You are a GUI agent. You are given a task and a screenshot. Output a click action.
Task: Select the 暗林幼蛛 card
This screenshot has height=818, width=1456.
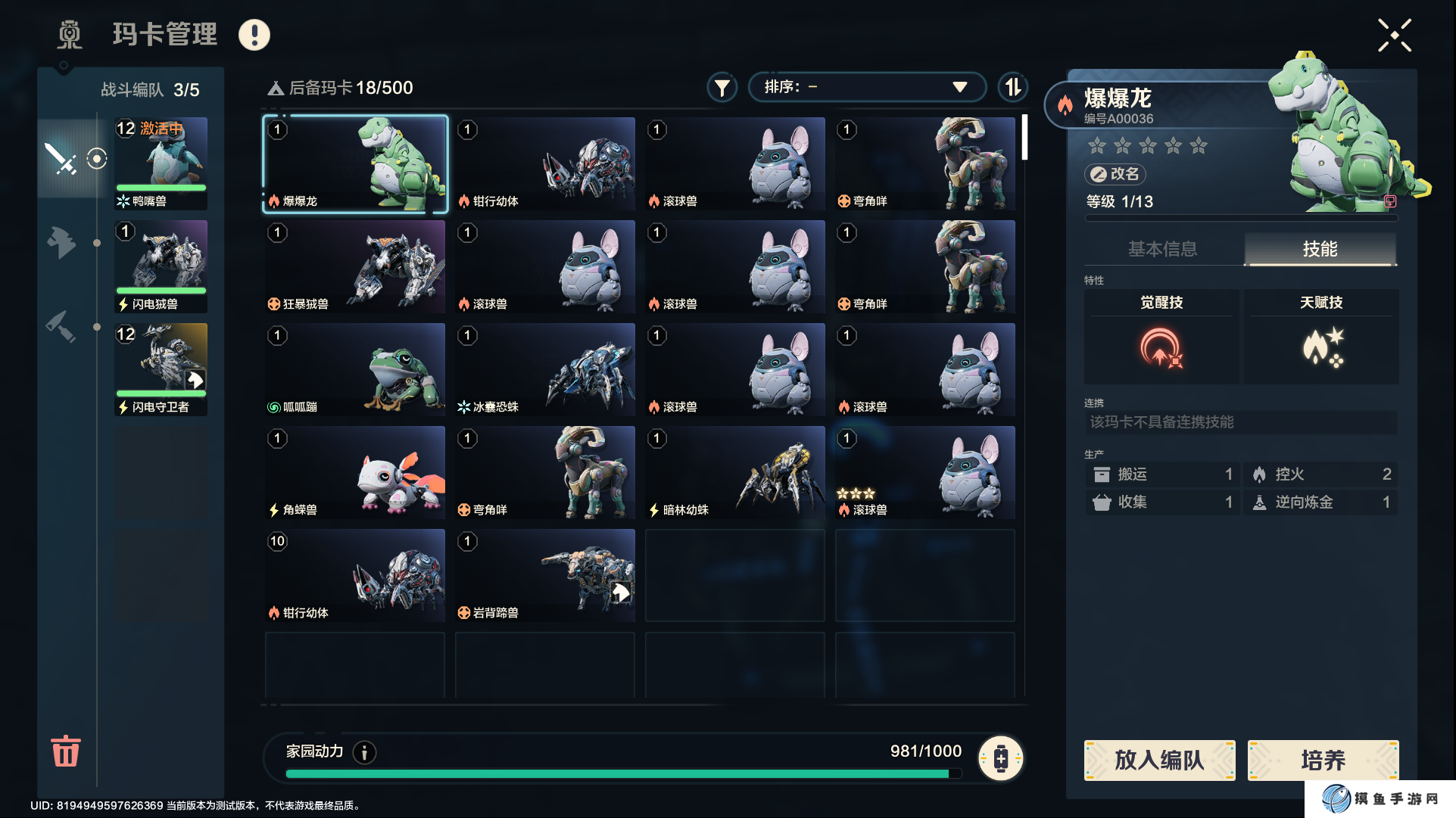pos(735,473)
